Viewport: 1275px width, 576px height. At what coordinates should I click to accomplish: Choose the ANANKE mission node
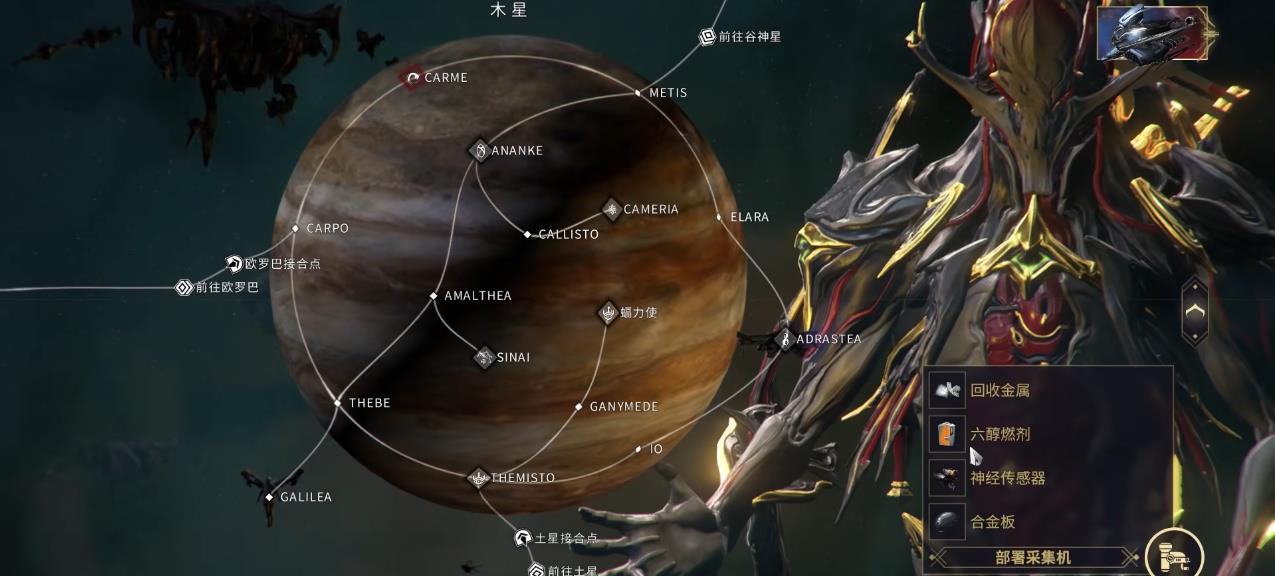480,151
